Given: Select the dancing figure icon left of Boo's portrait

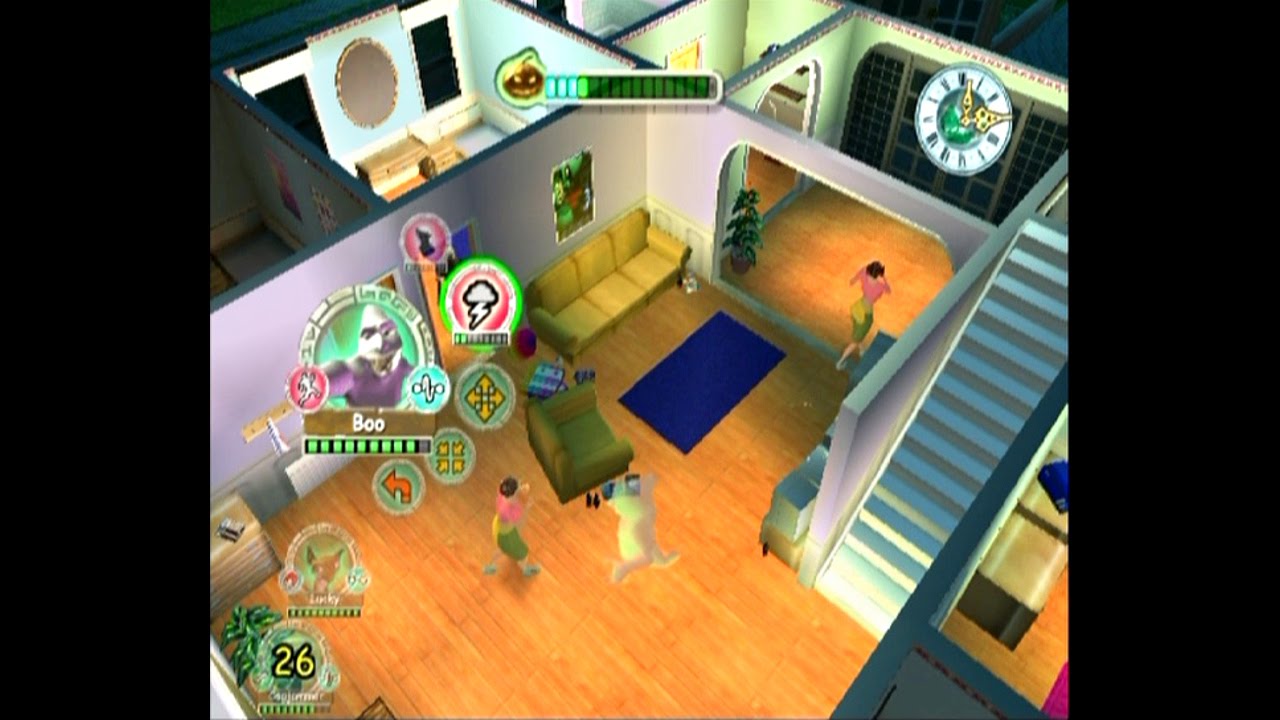Looking at the screenshot, I should (x=305, y=387).
